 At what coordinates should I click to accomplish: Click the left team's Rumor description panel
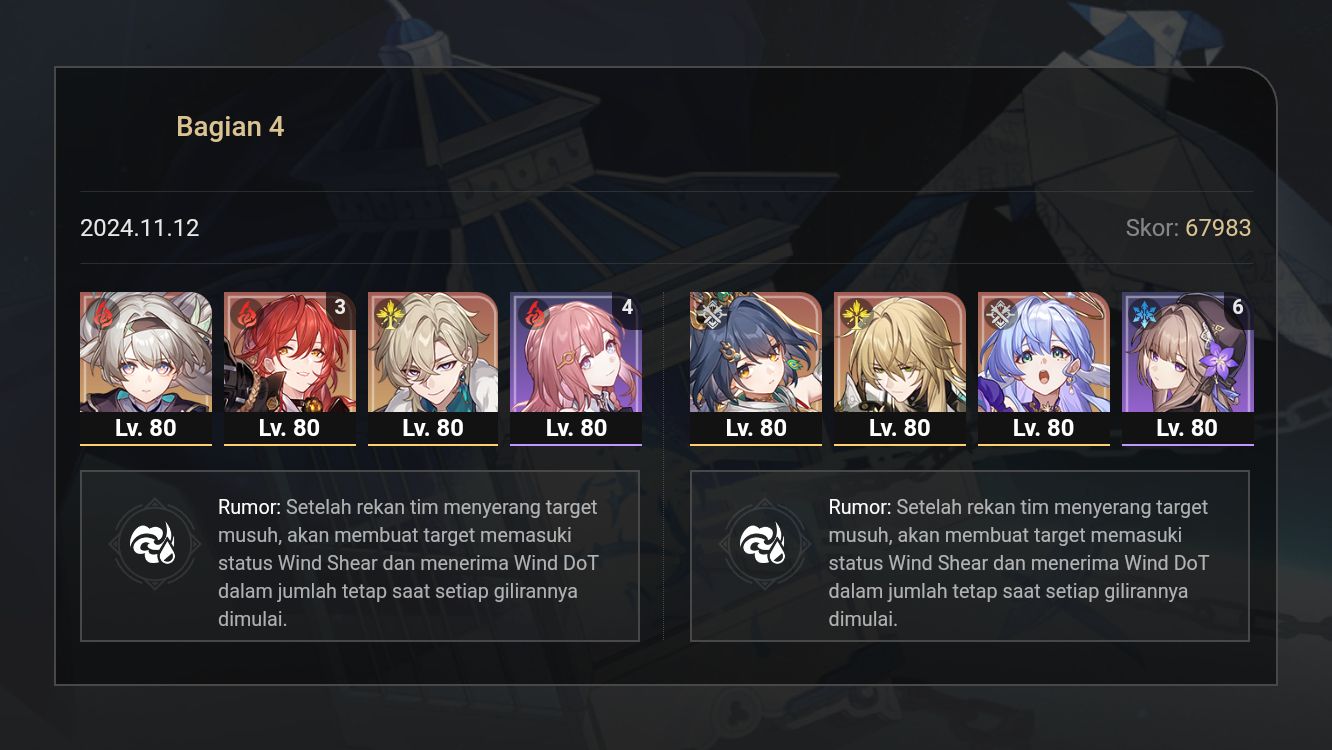[360, 555]
